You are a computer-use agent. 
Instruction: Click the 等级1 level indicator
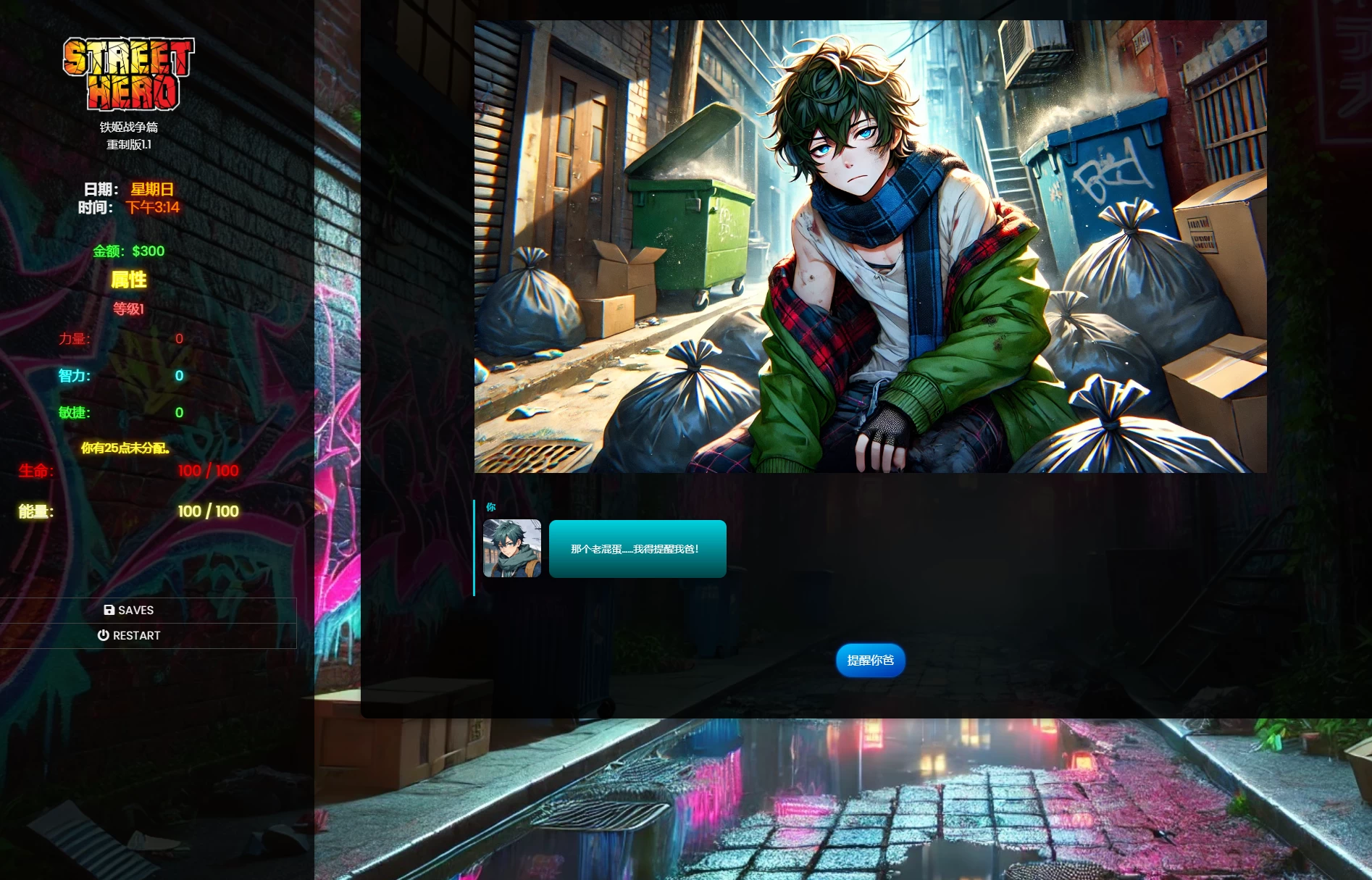tap(130, 309)
